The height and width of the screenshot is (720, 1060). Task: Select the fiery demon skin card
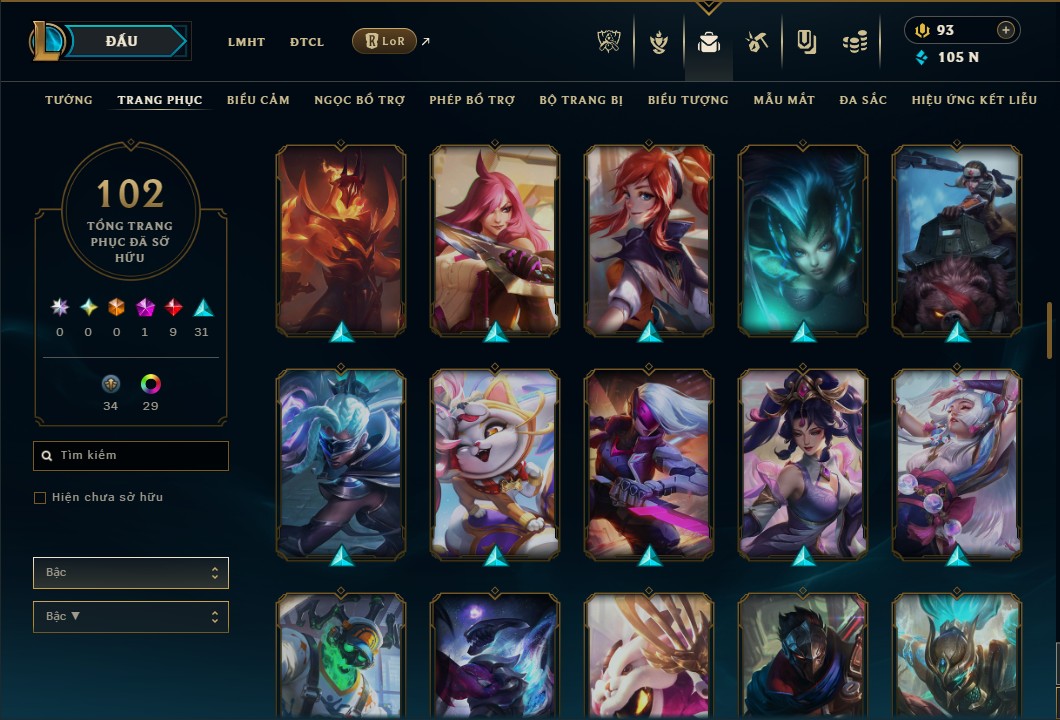(x=341, y=240)
